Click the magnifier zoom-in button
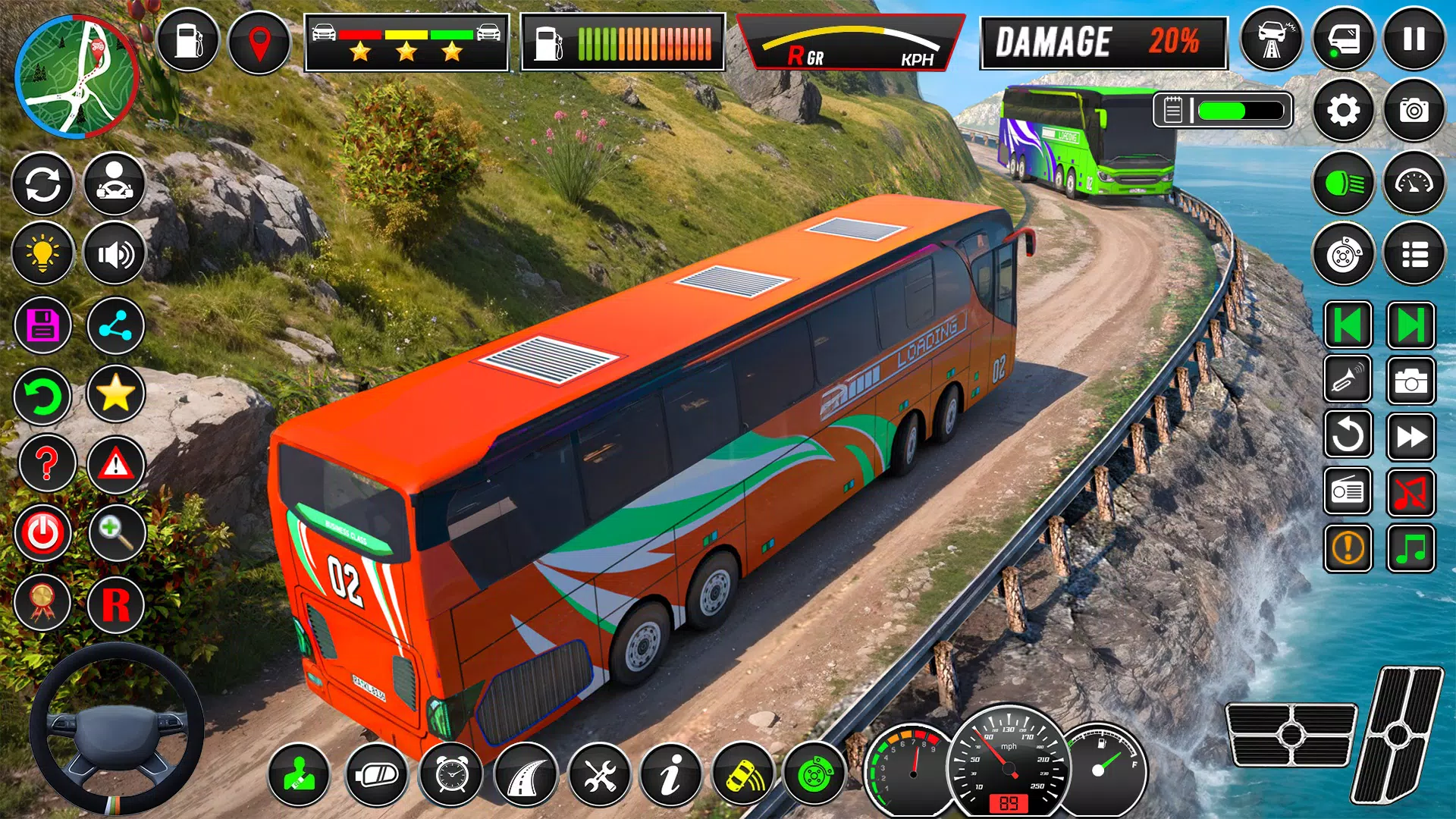Viewport: 1456px width, 819px height. click(116, 532)
